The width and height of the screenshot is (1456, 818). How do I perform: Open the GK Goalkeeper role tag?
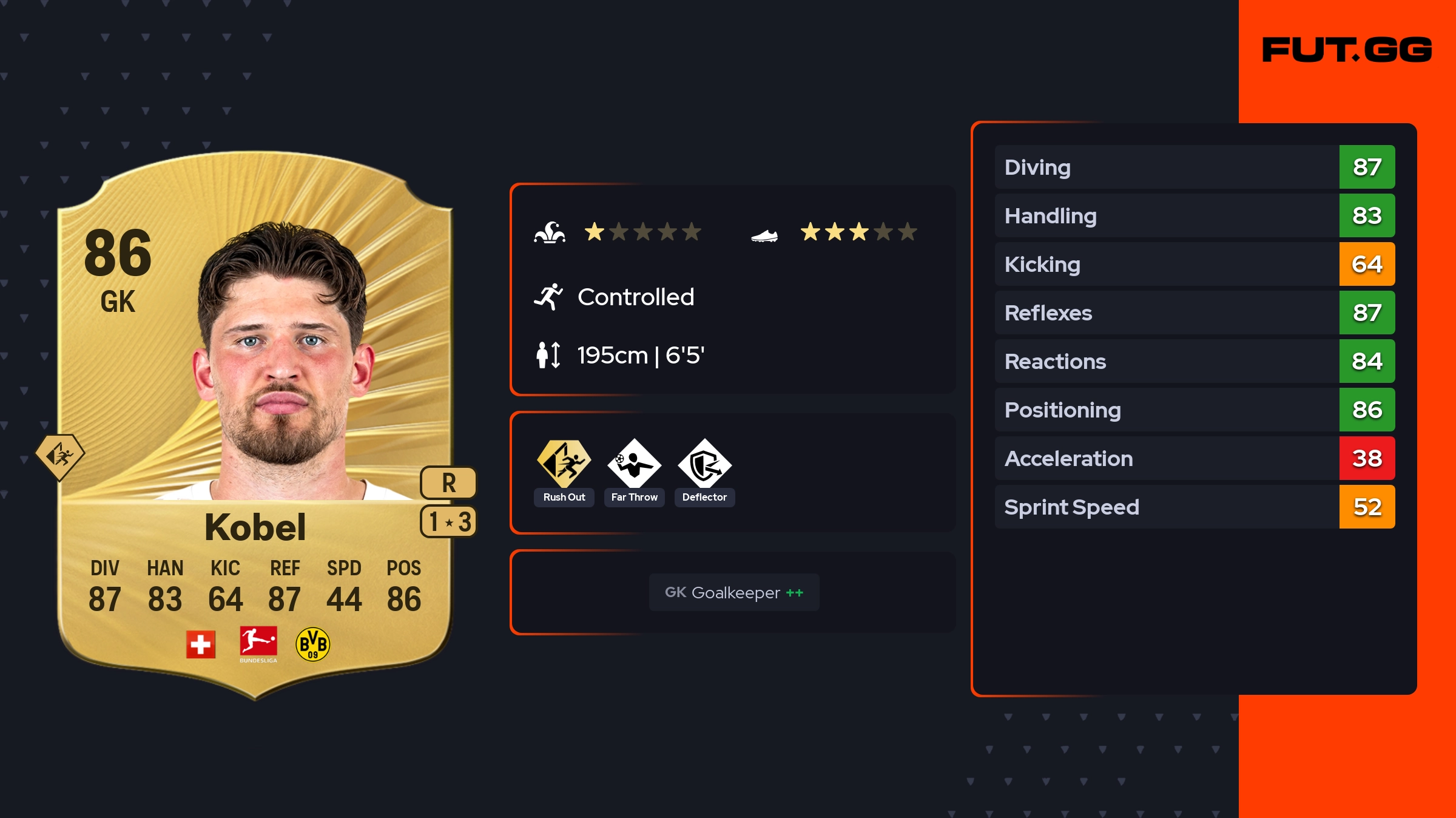click(734, 592)
